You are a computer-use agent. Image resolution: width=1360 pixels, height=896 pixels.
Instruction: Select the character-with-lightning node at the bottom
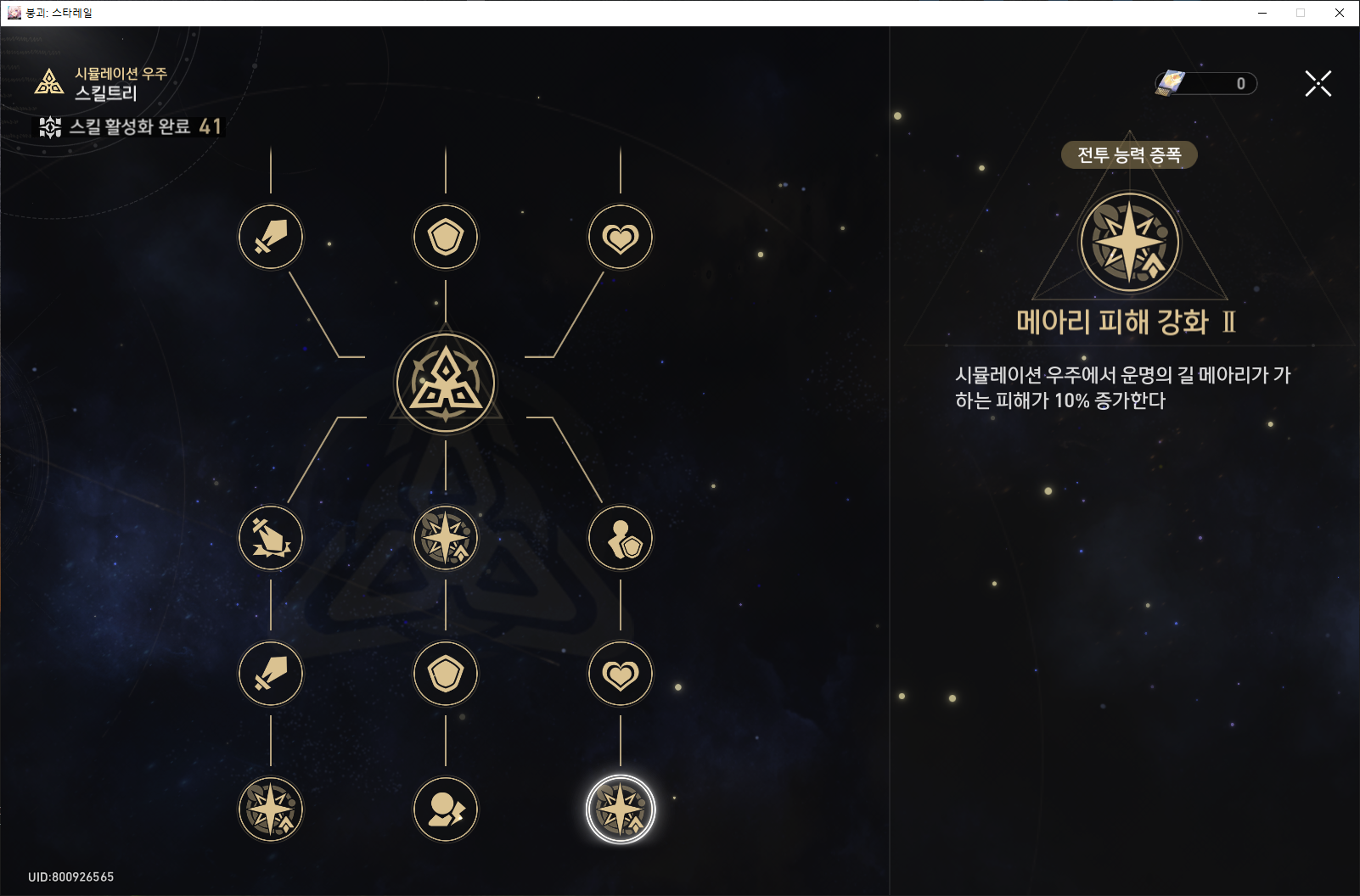click(x=445, y=809)
